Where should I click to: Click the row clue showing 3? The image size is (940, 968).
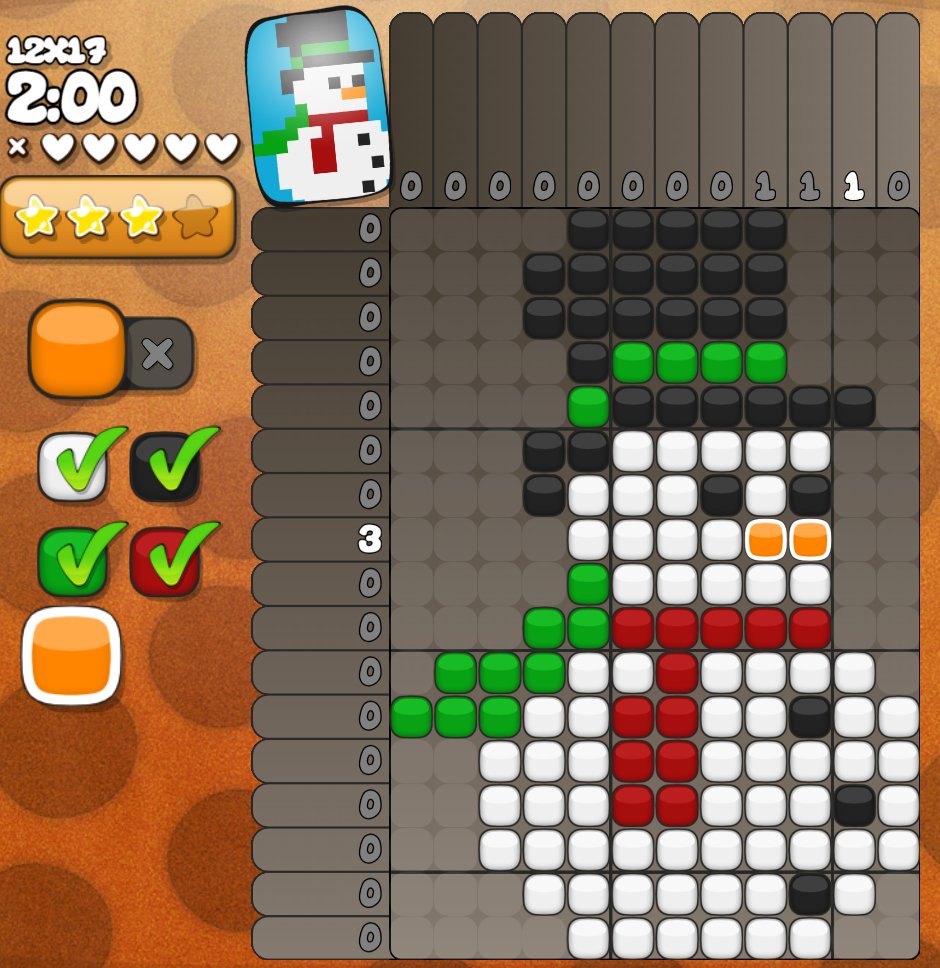[x=369, y=540]
